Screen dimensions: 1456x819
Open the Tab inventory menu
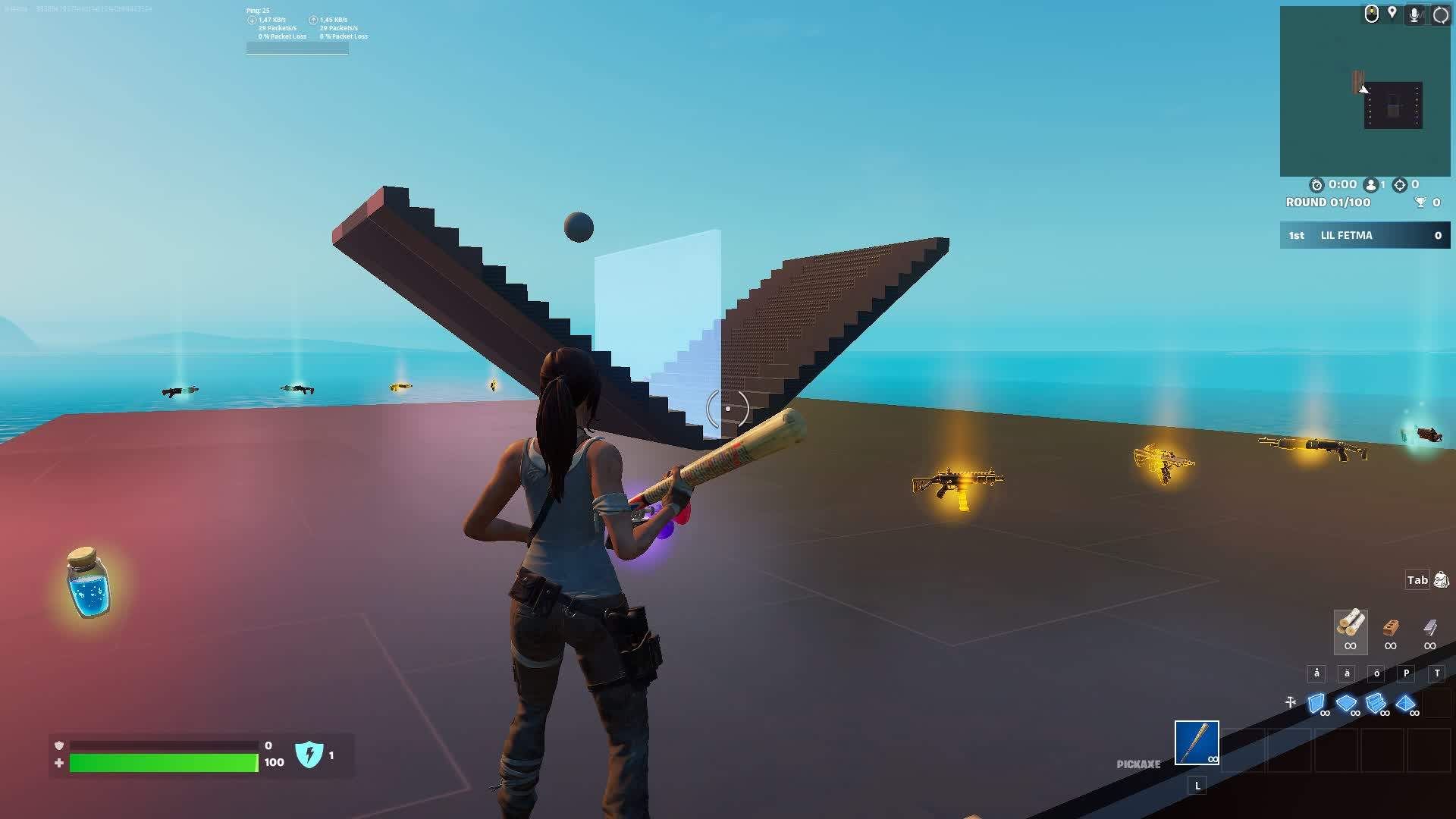pyautogui.click(x=1415, y=580)
